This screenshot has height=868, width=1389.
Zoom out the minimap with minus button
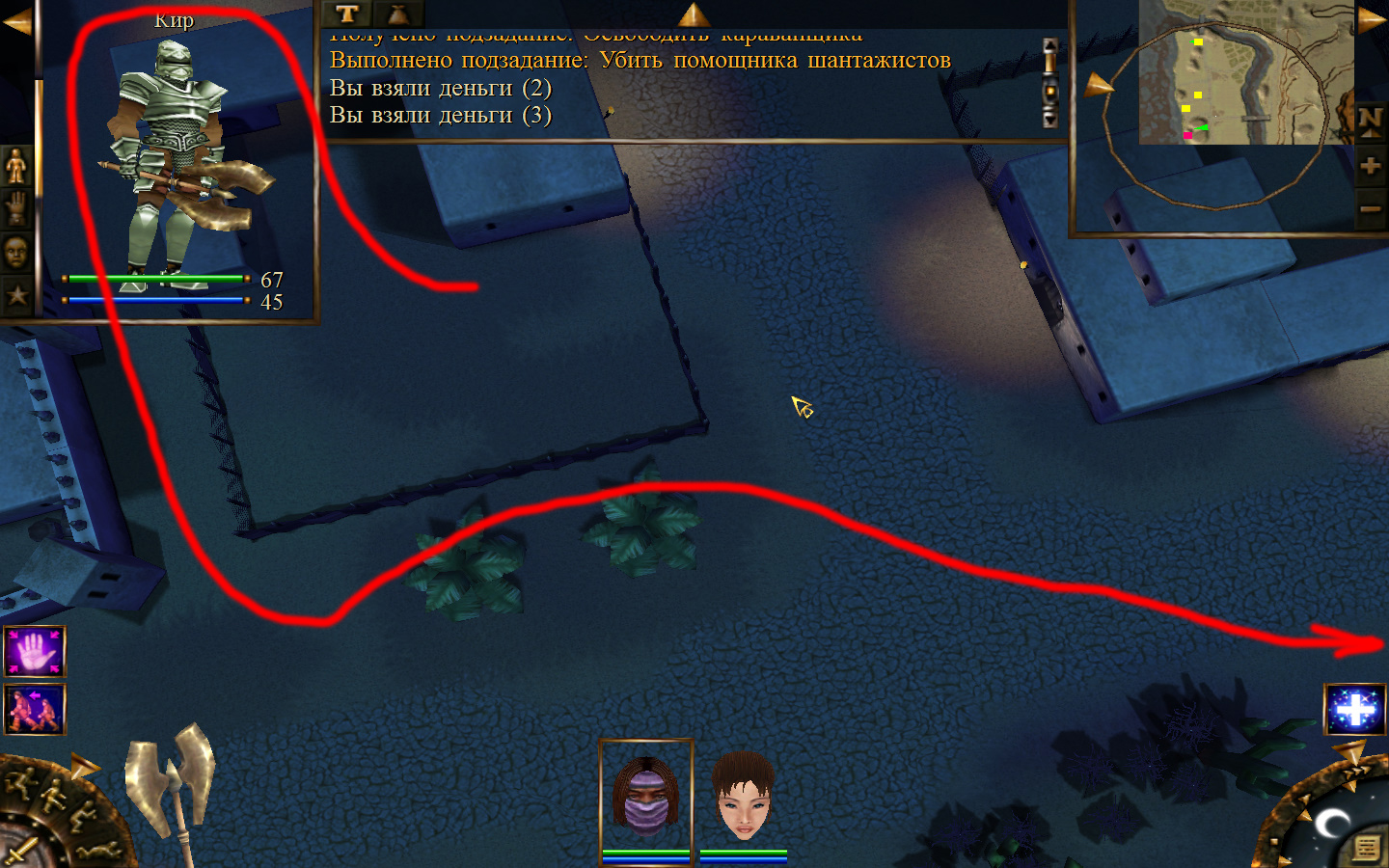pyautogui.click(x=1370, y=208)
